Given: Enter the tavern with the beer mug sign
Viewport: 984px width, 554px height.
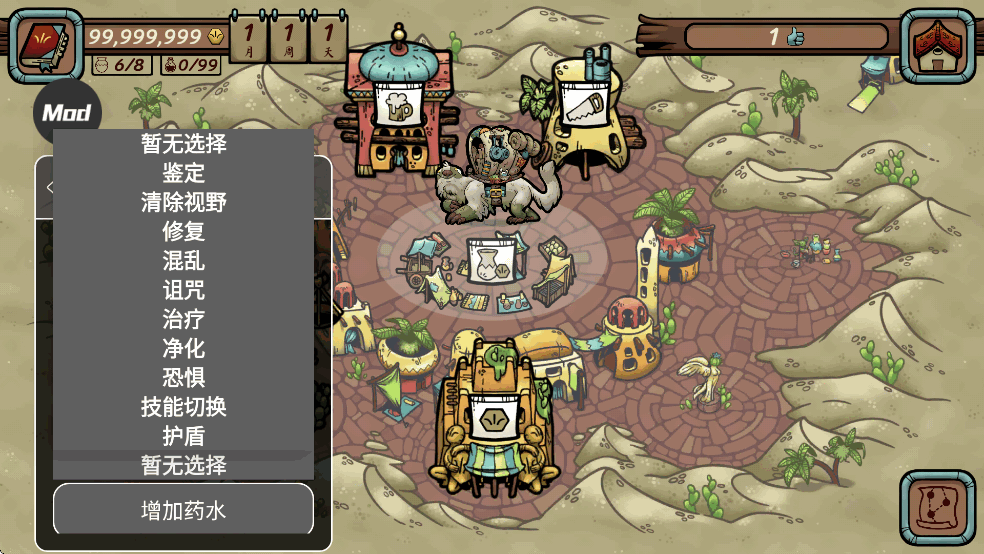Looking at the screenshot, I should 399,108.
